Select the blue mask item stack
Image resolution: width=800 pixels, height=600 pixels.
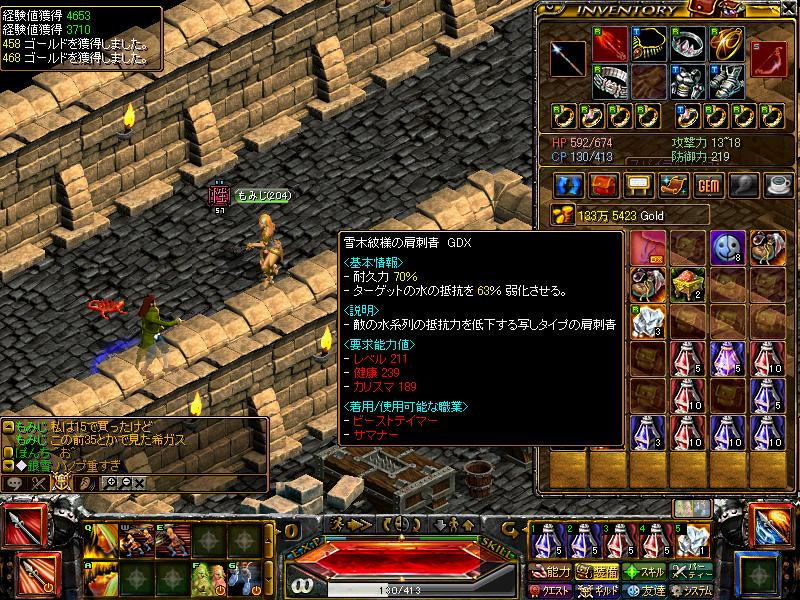728,248
